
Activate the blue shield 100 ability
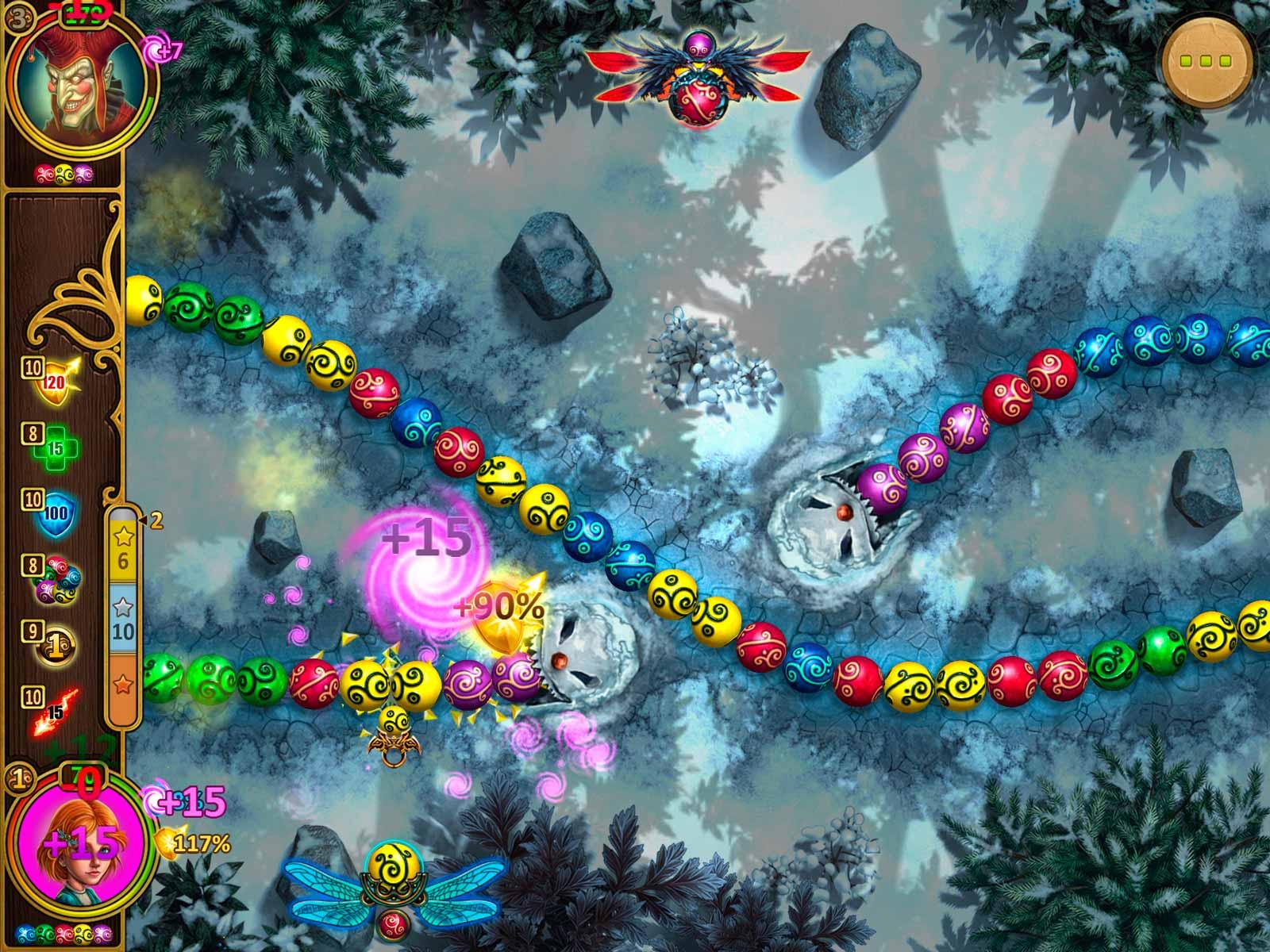[56, 511]
